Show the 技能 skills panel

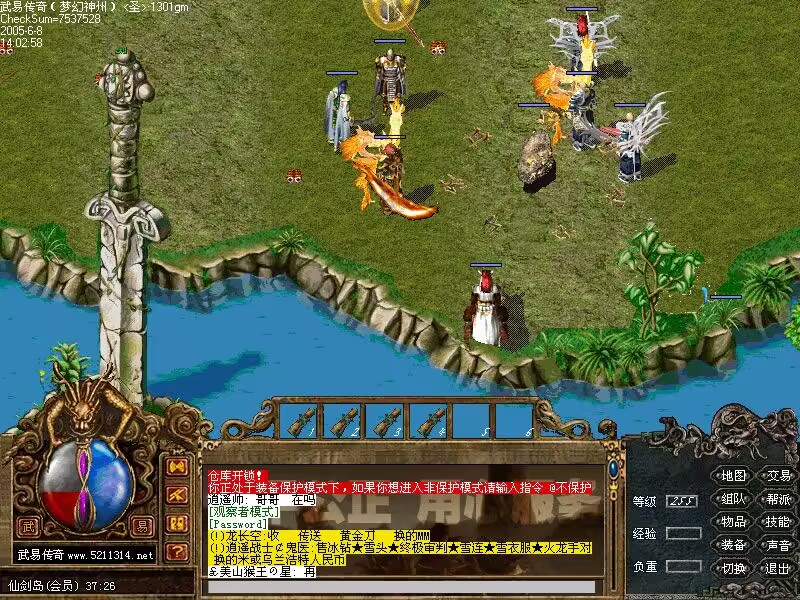pos(778,521)
